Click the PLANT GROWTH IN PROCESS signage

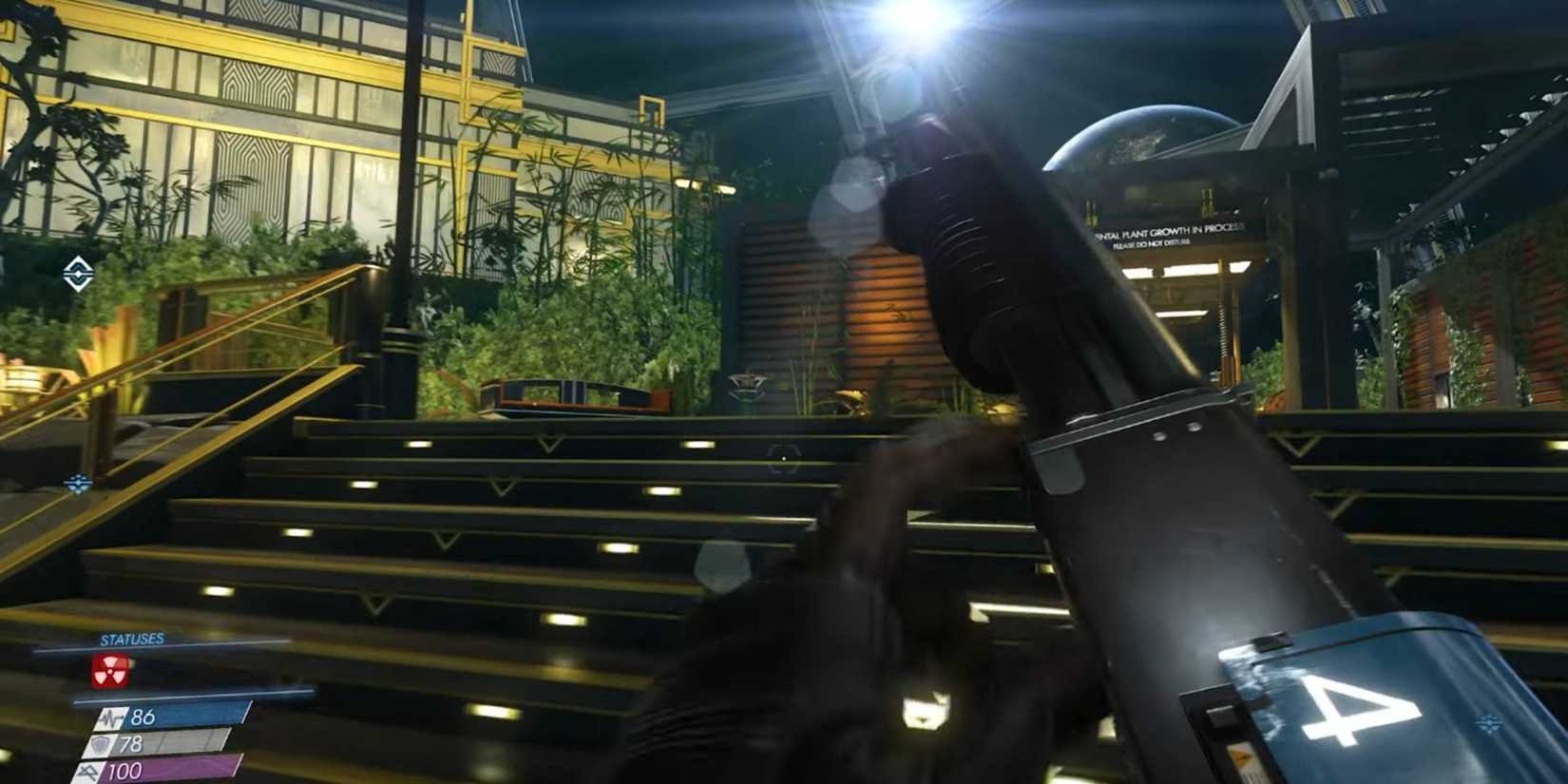tap(1169, 231)
